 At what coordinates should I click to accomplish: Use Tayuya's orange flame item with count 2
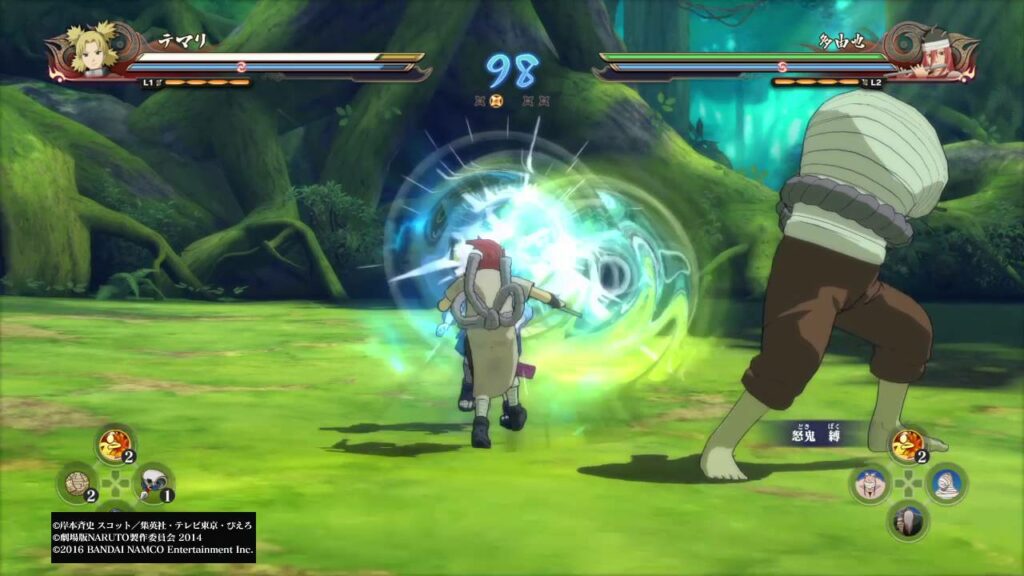908,444
